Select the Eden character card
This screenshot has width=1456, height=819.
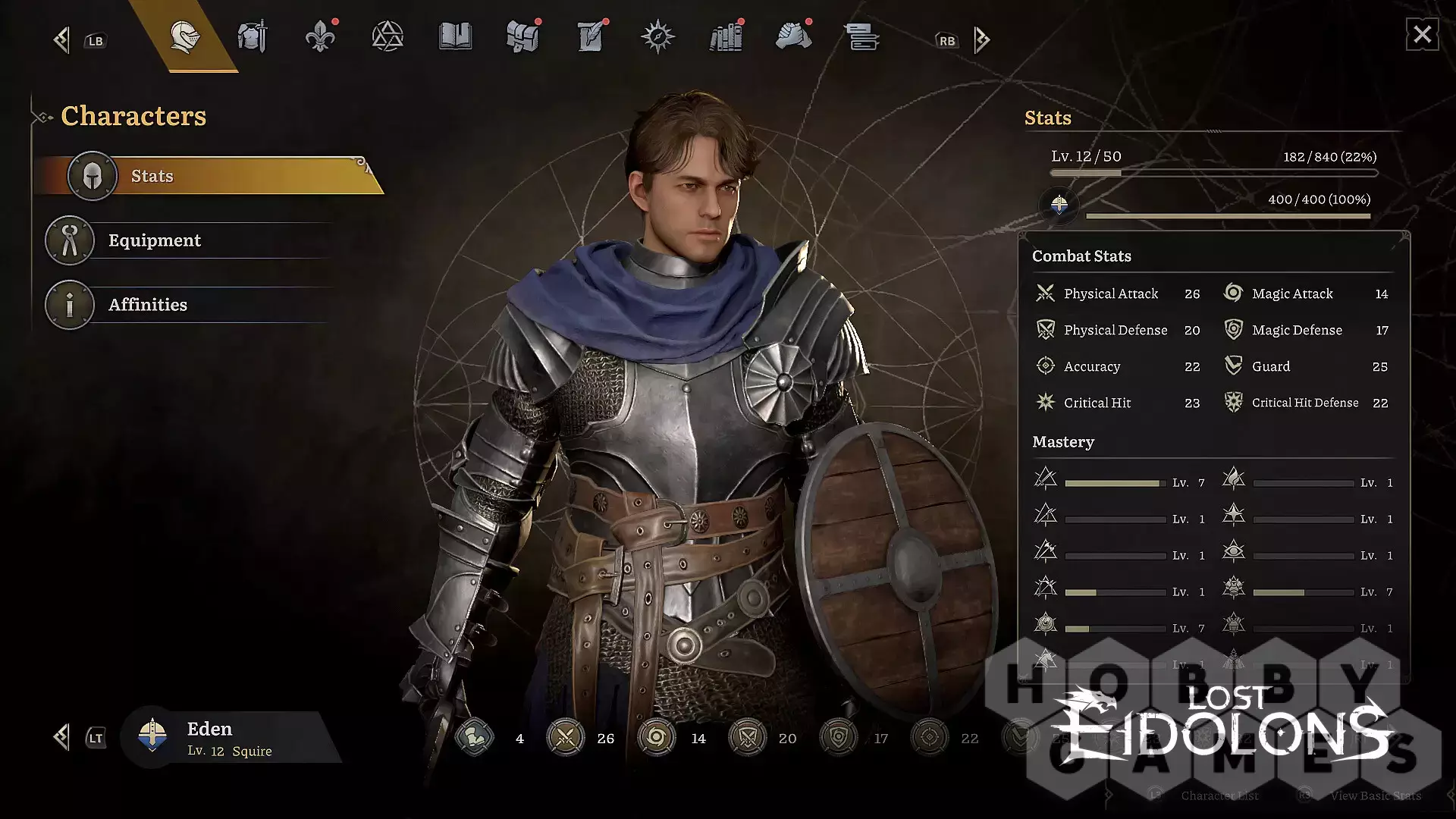click(x=227, y=738)
